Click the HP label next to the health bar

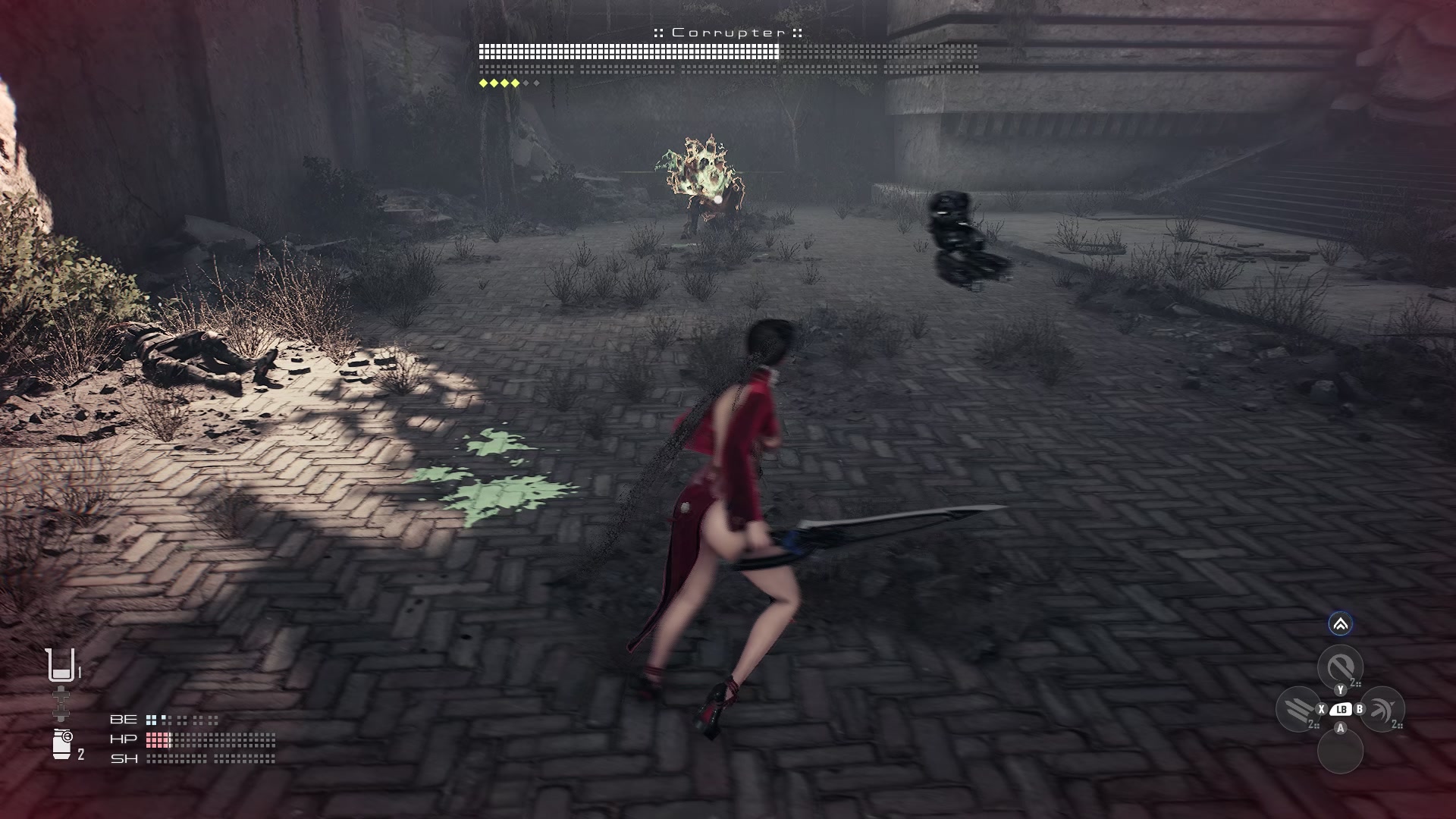[124, 740]
